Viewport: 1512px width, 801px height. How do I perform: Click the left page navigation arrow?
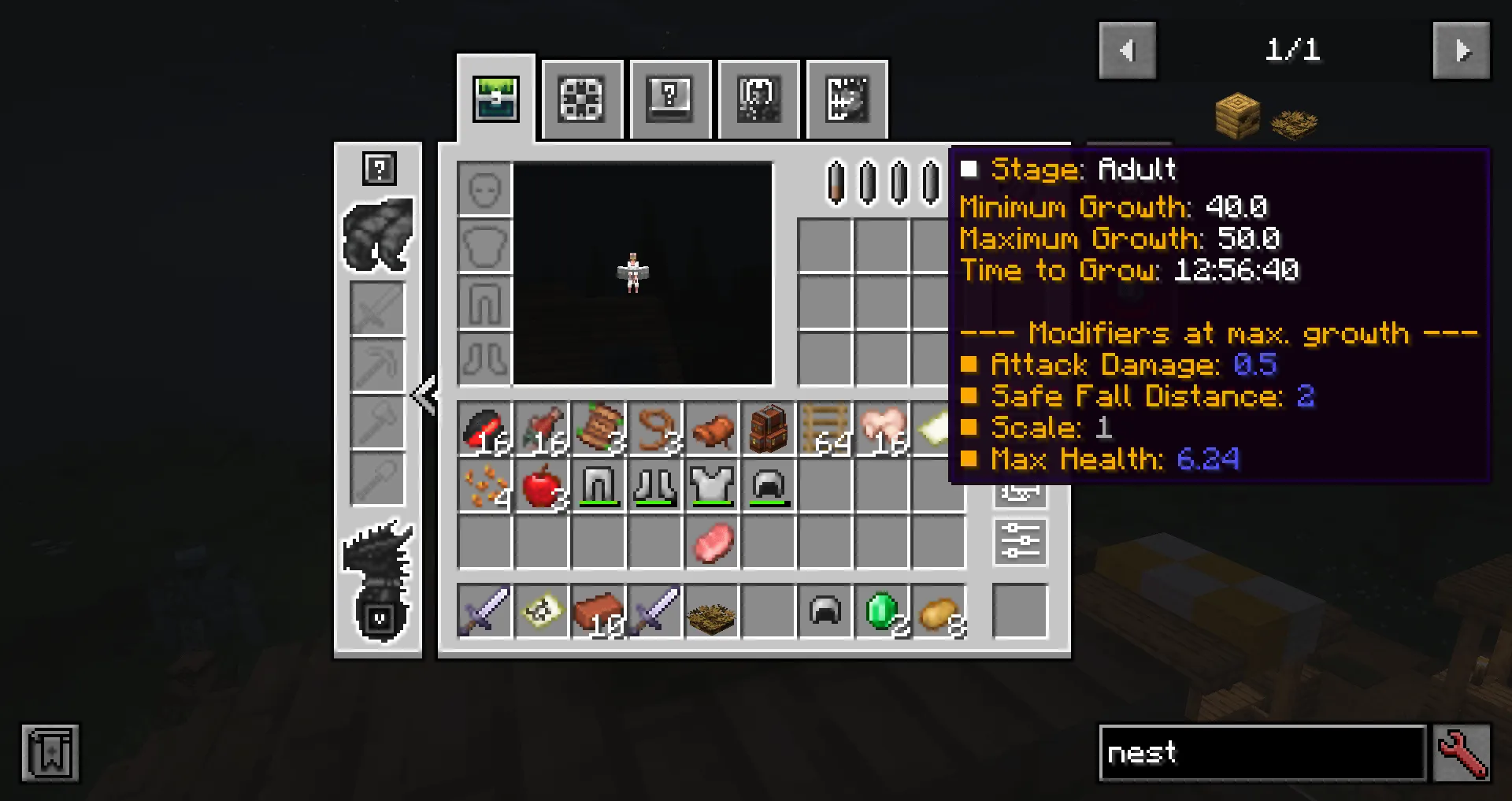(1127, 50)
